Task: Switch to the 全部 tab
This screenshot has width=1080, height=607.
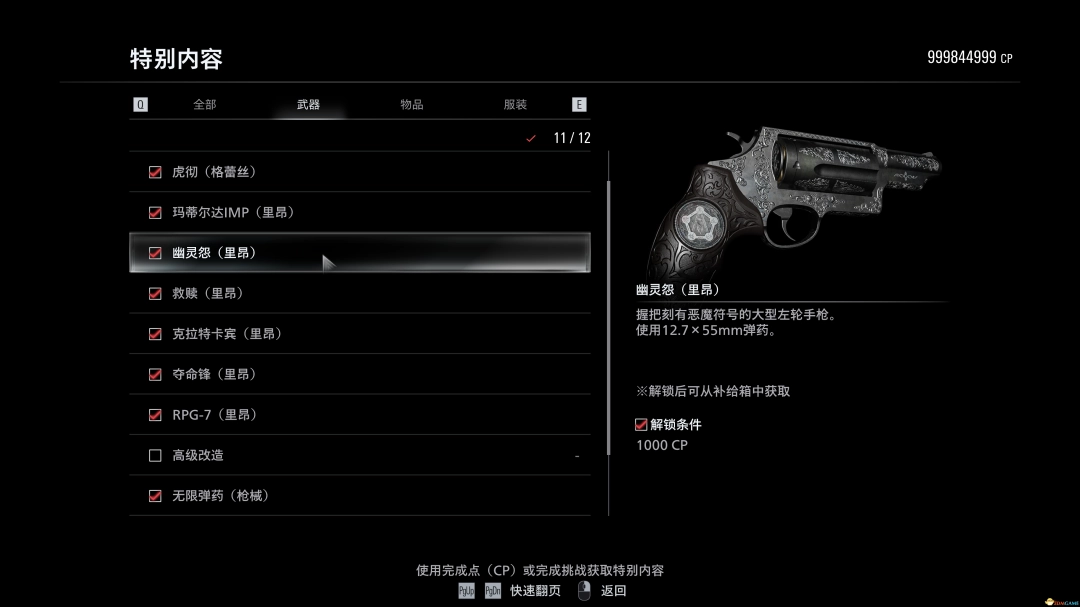Action: pyautogui.click(x=204, y=104)
